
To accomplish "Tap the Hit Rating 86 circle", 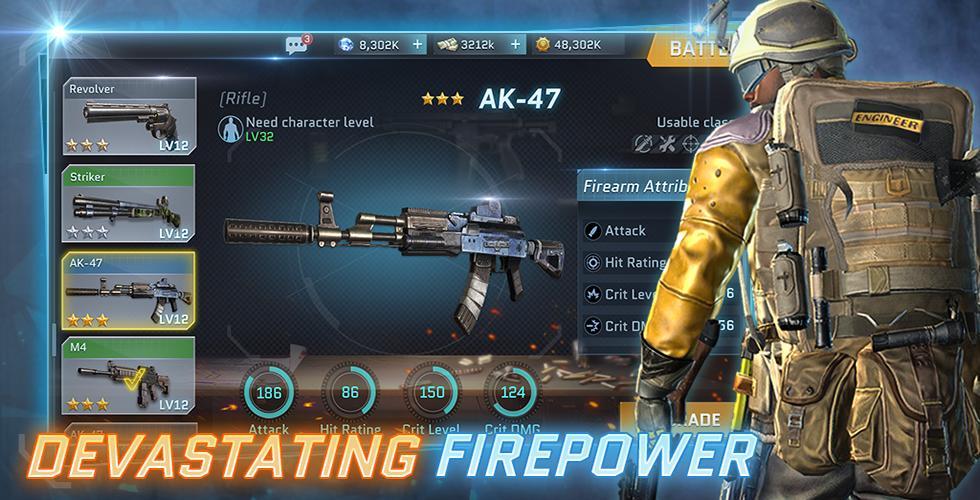I will (x=350, y=393).
